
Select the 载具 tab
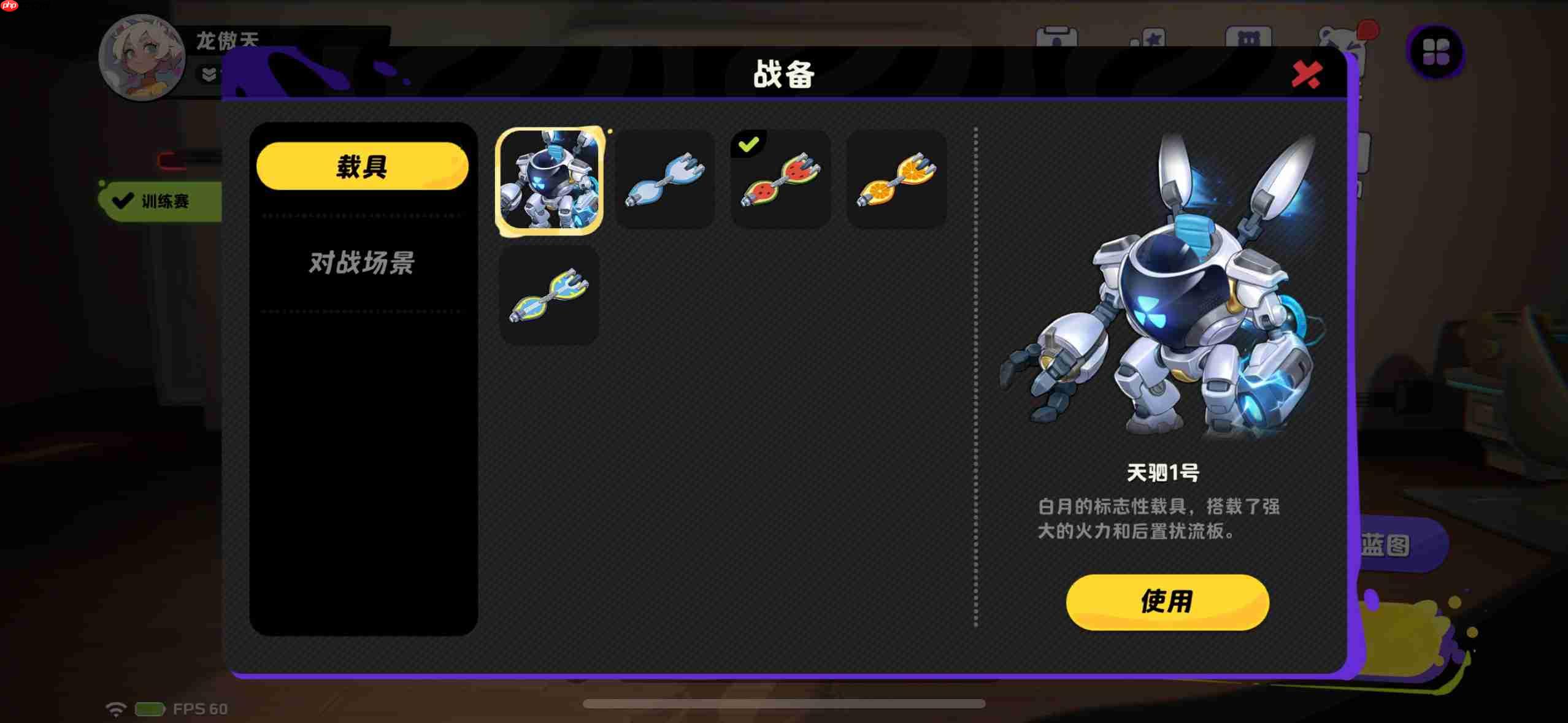[361, 164]
